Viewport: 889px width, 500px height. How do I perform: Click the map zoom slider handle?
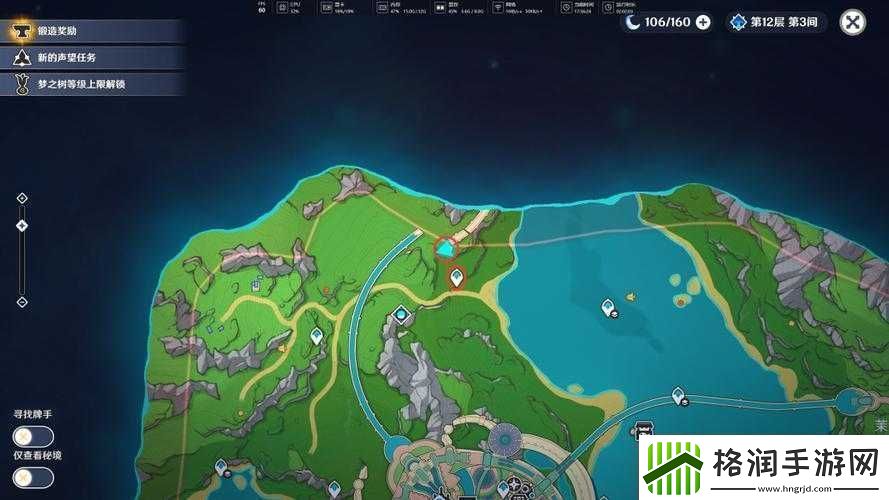click(22, 226)
